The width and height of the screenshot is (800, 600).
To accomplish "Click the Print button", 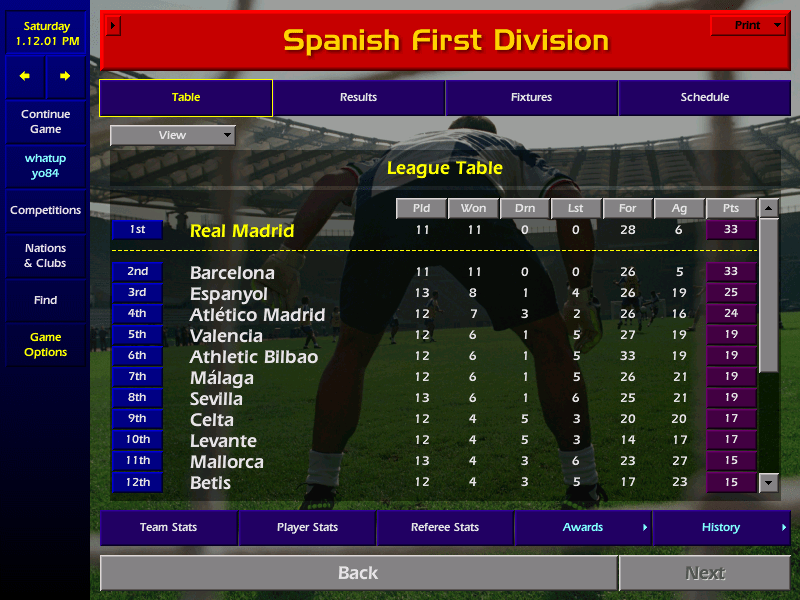I will click(748, 26).
